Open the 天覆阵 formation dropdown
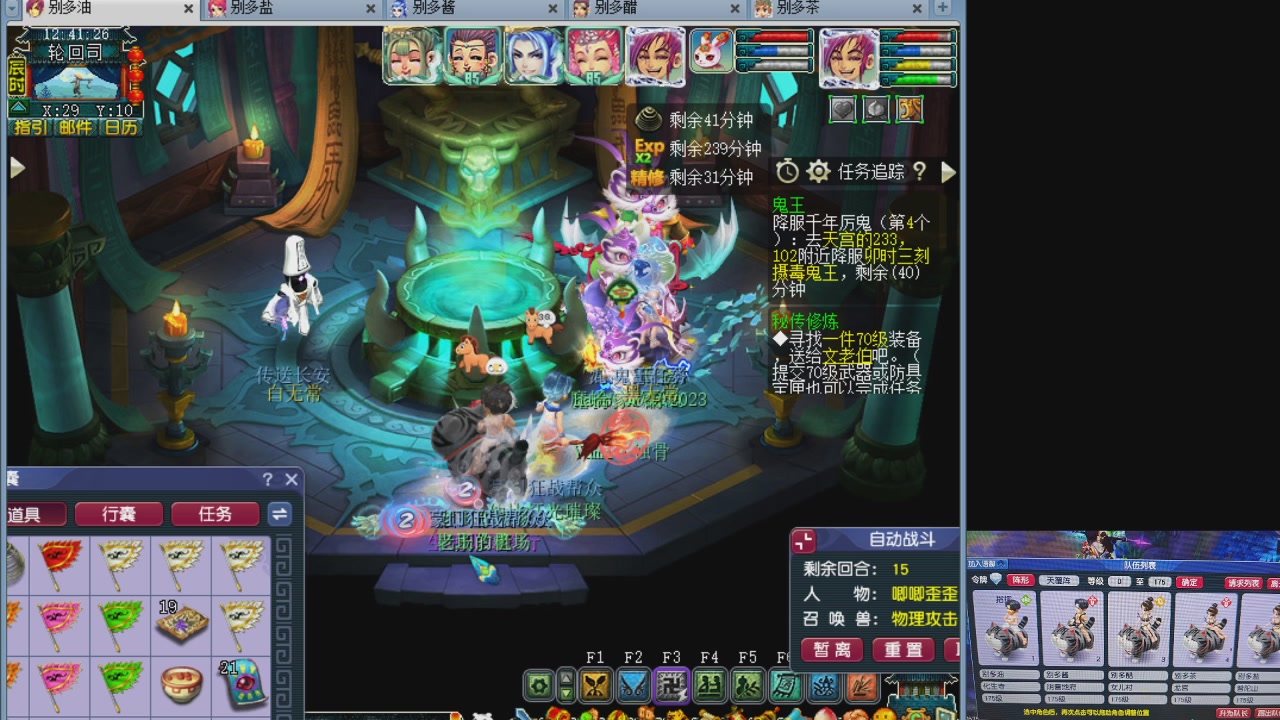 pos(1058,582)
